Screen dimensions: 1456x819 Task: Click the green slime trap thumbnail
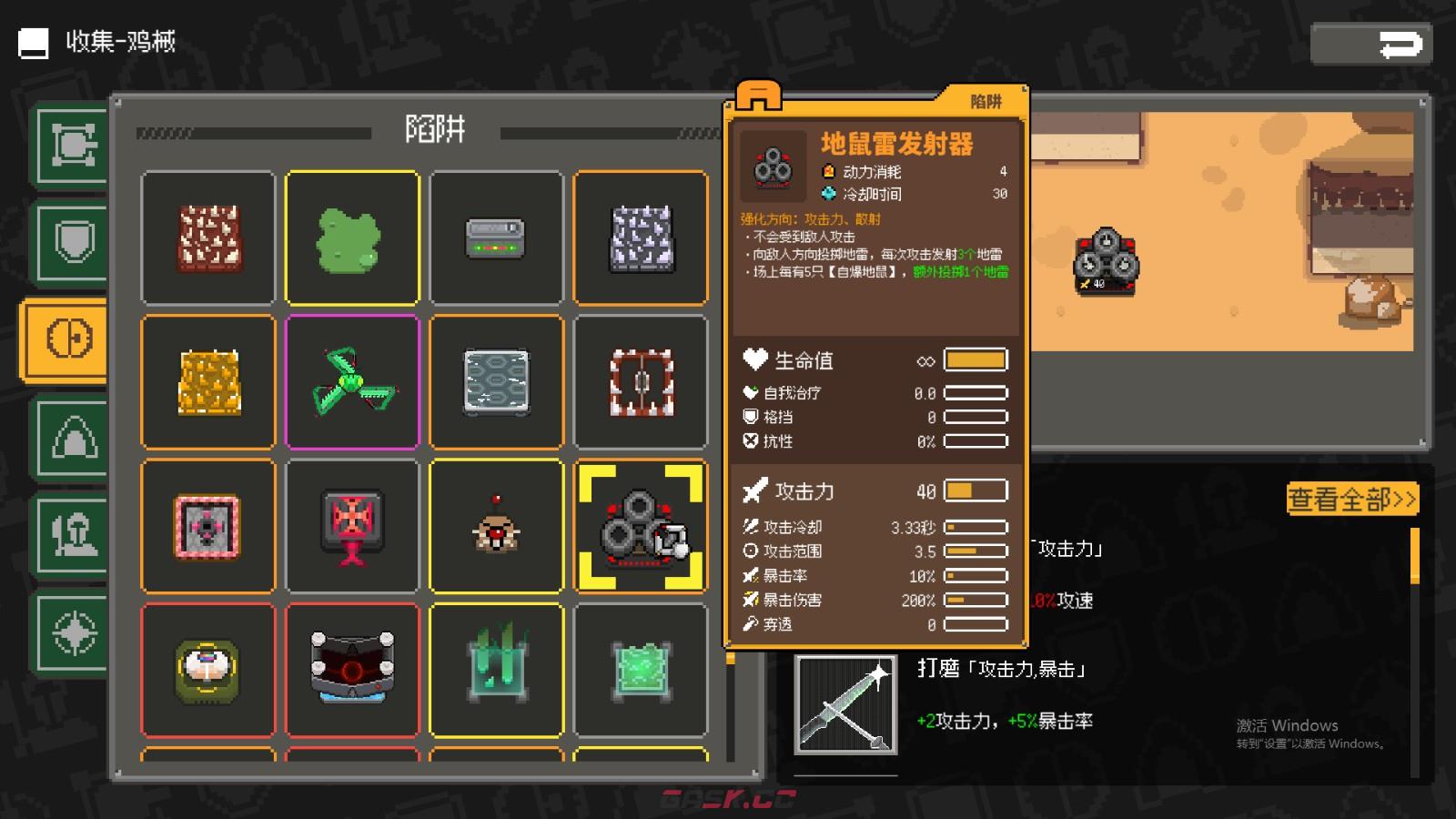[353, 238]
